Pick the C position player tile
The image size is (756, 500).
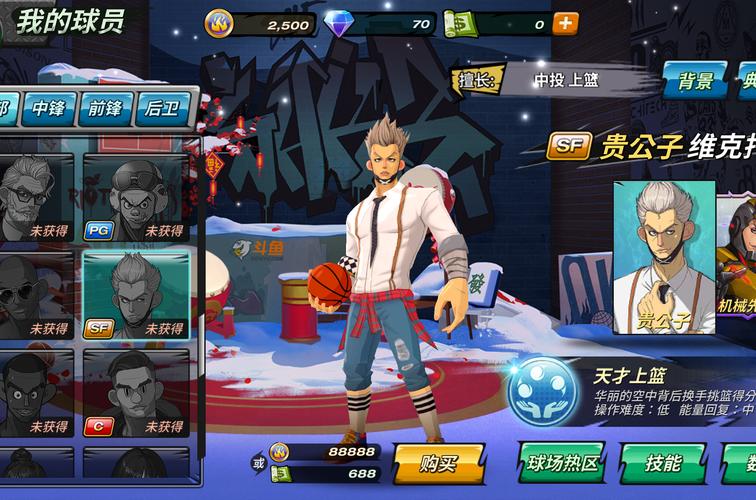(x=136, y=393)
